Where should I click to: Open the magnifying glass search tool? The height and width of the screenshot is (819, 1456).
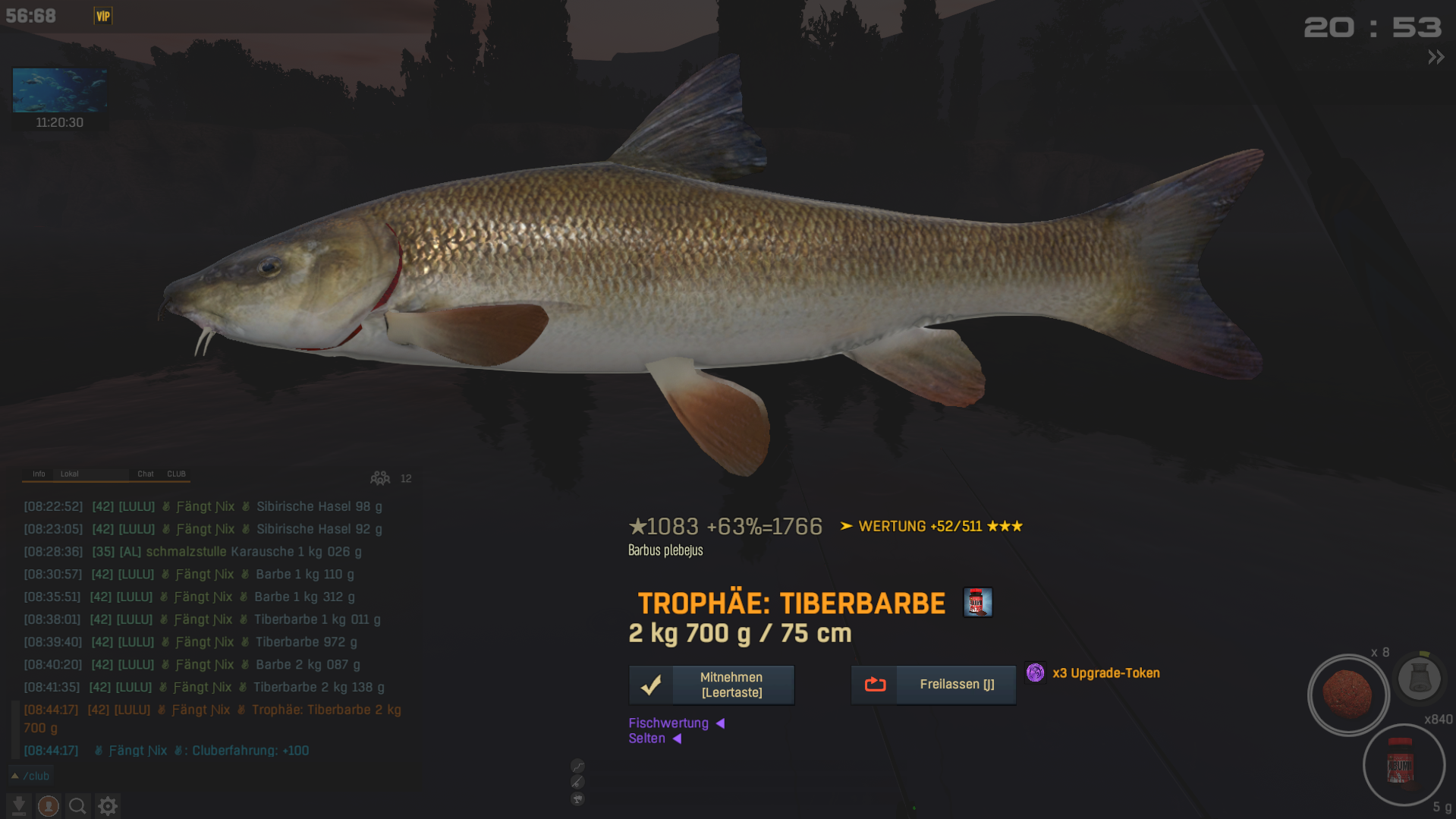[77, 806]
